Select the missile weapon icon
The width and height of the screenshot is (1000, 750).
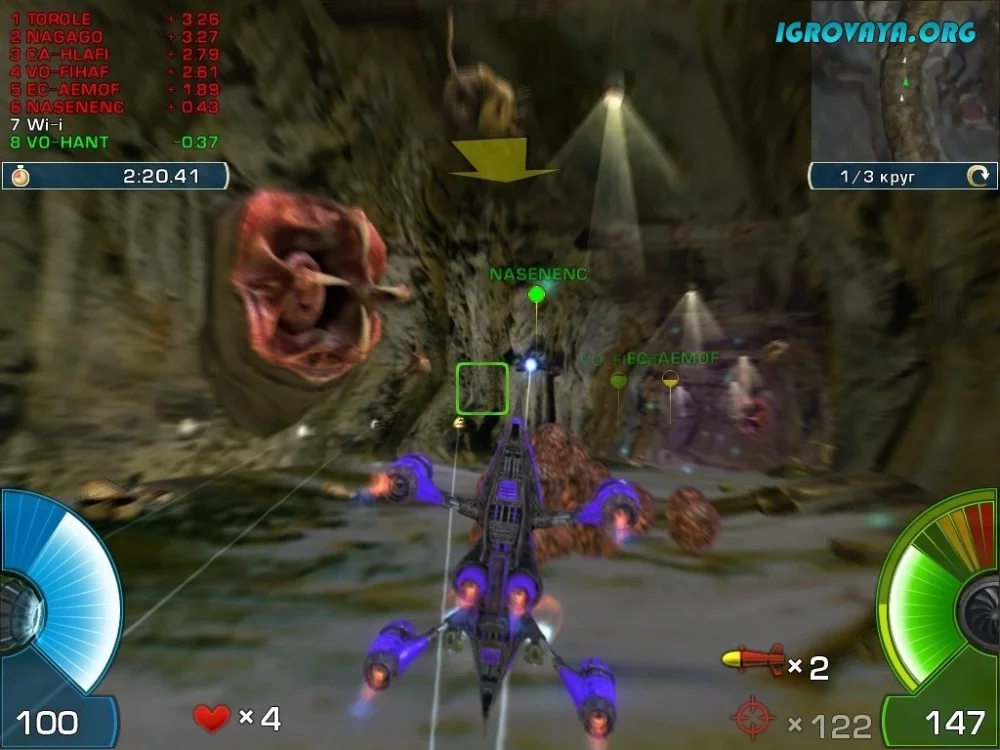tap(753, 660)
